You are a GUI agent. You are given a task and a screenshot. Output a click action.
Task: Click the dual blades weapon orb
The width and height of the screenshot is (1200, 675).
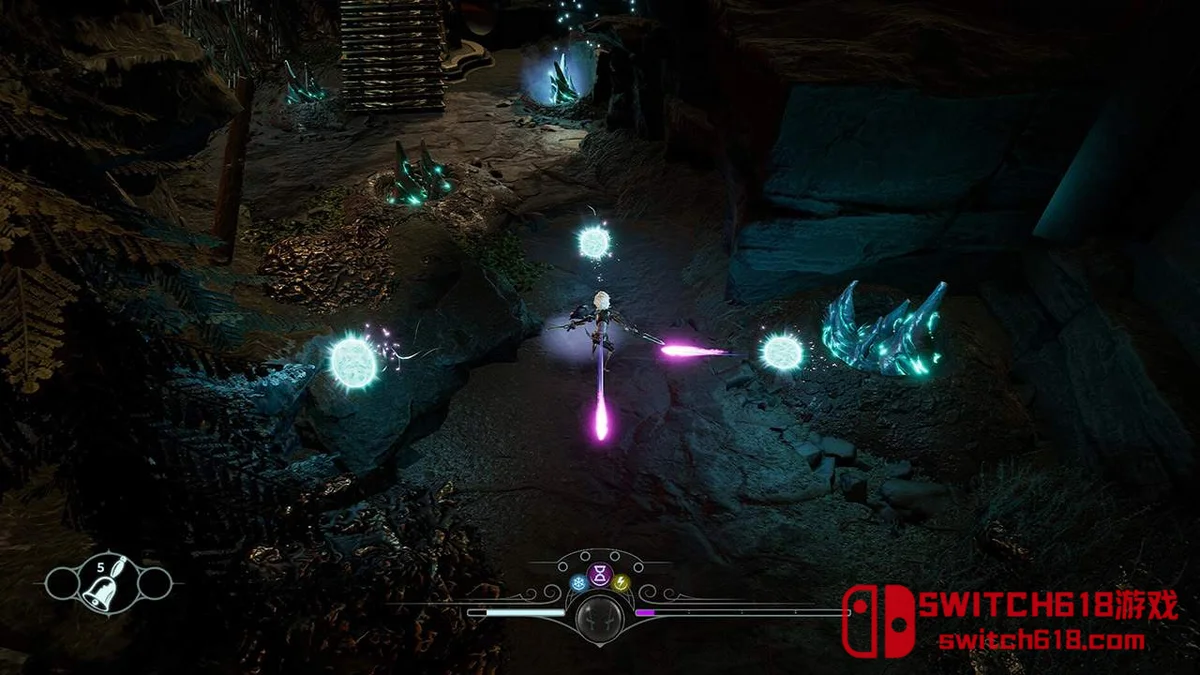(600, 614)
